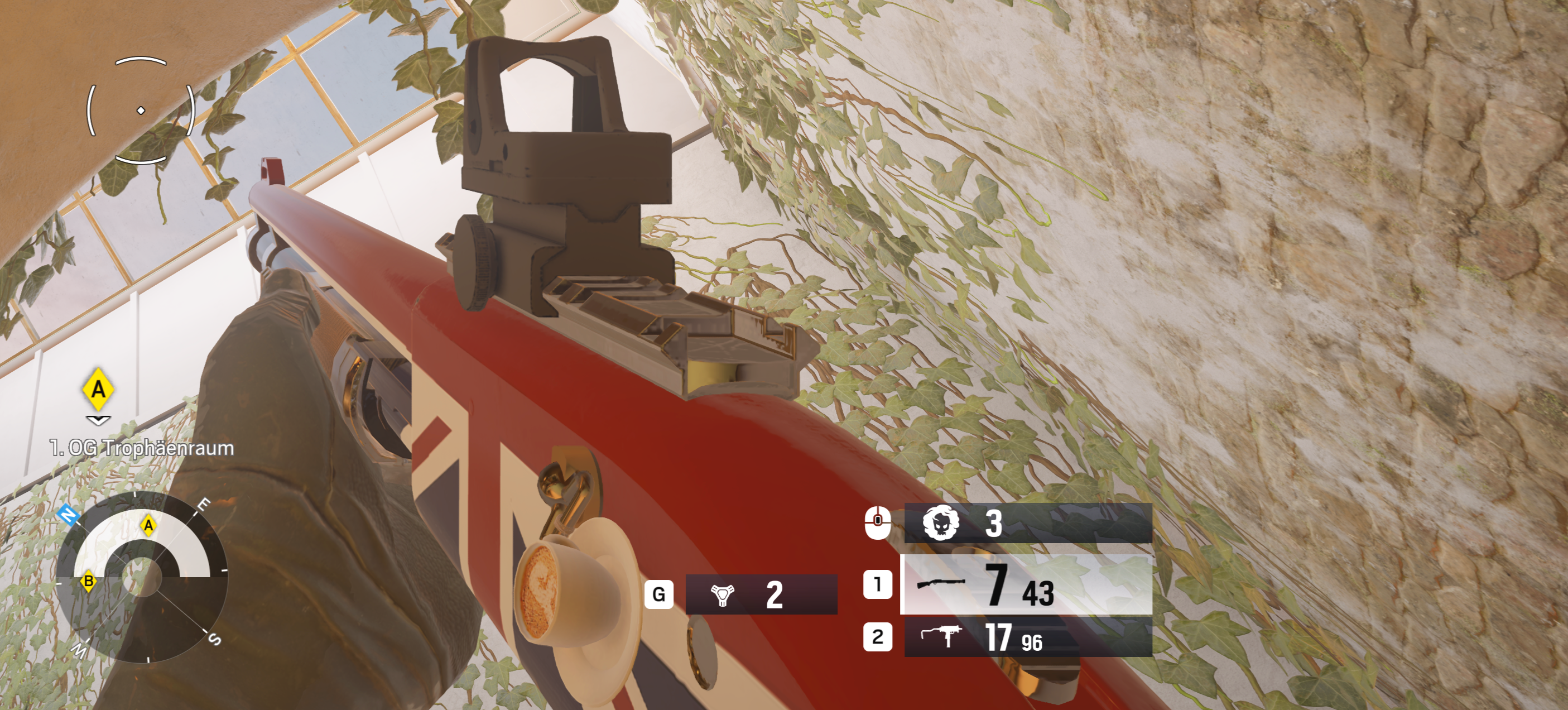Choose the secondary gadget slot
The height and width of the screenshot is (710, 1568).
[761, 594]
